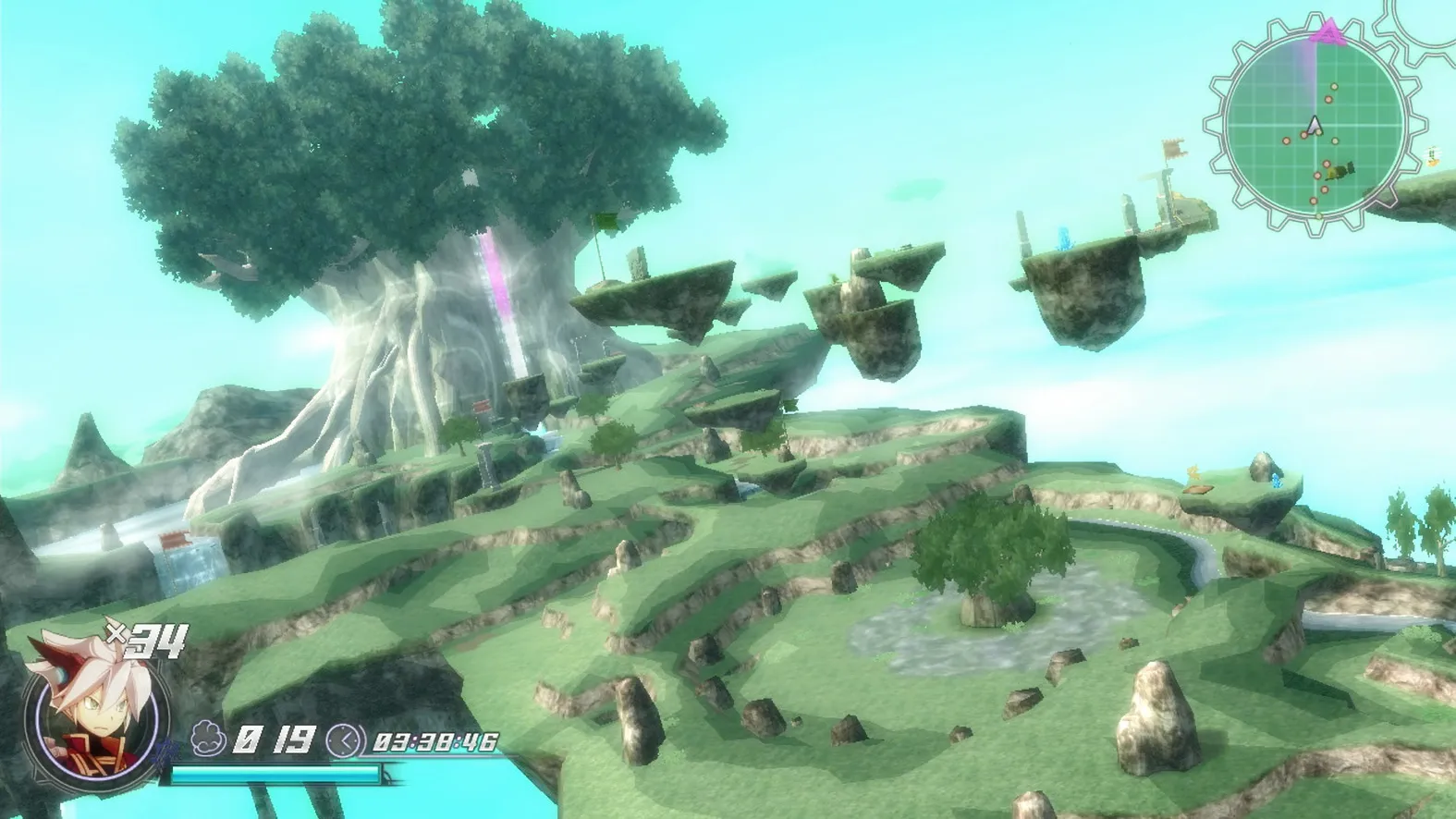
Task: Select the 03:38:46 timer readout
Action: (436, 741)
